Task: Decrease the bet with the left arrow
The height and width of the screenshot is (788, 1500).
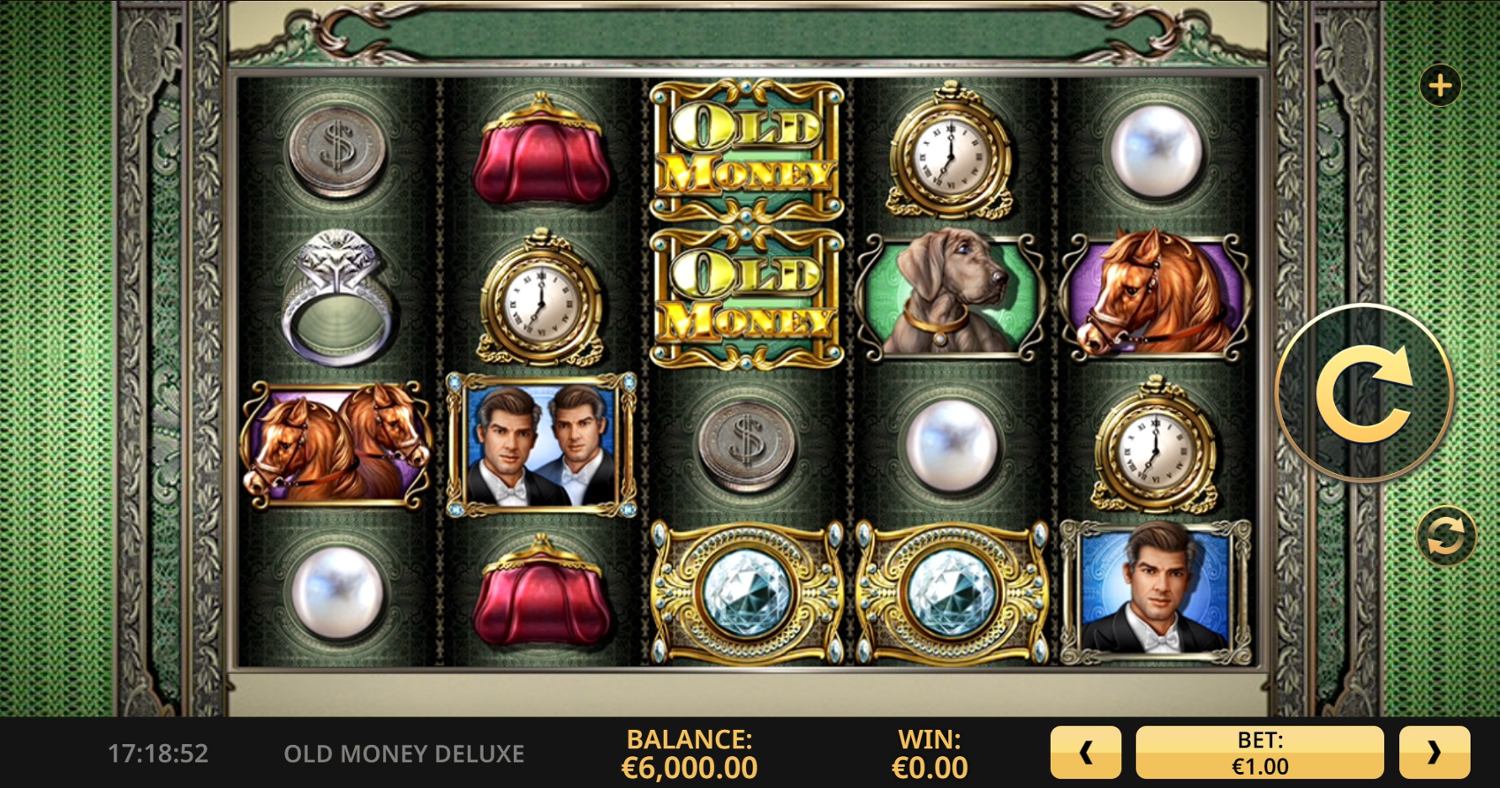Action: (x=1086, y=752)
